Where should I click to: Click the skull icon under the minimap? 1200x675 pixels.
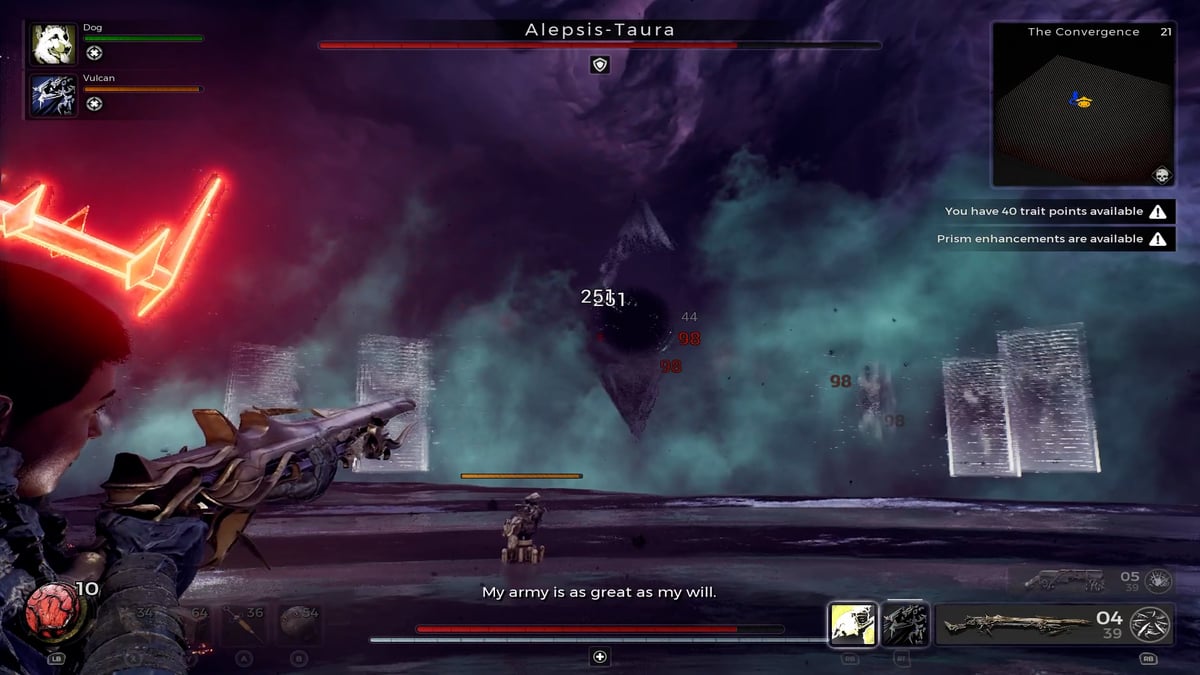coord(1162,176)
